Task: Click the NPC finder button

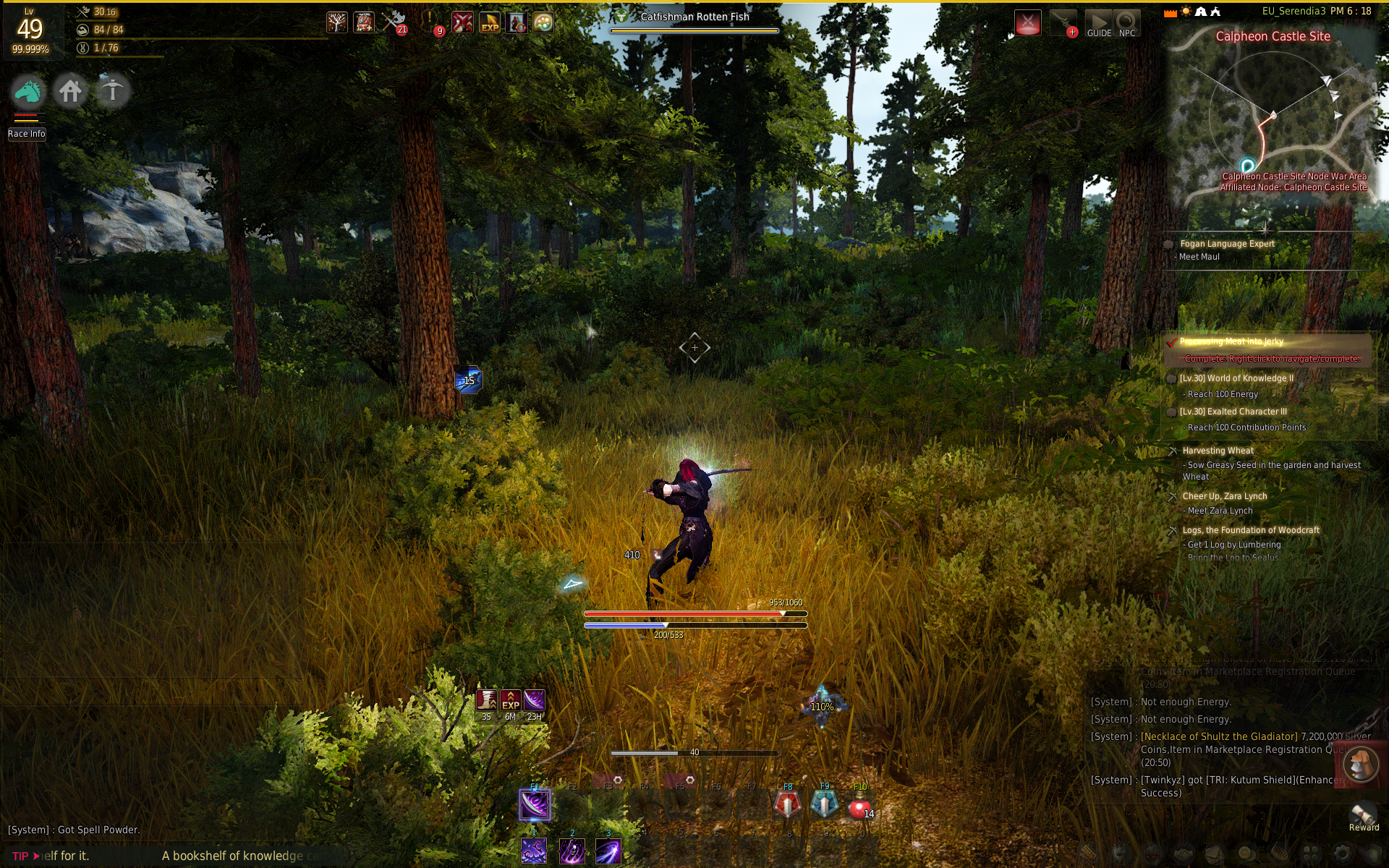Action: coord(1126,24)
